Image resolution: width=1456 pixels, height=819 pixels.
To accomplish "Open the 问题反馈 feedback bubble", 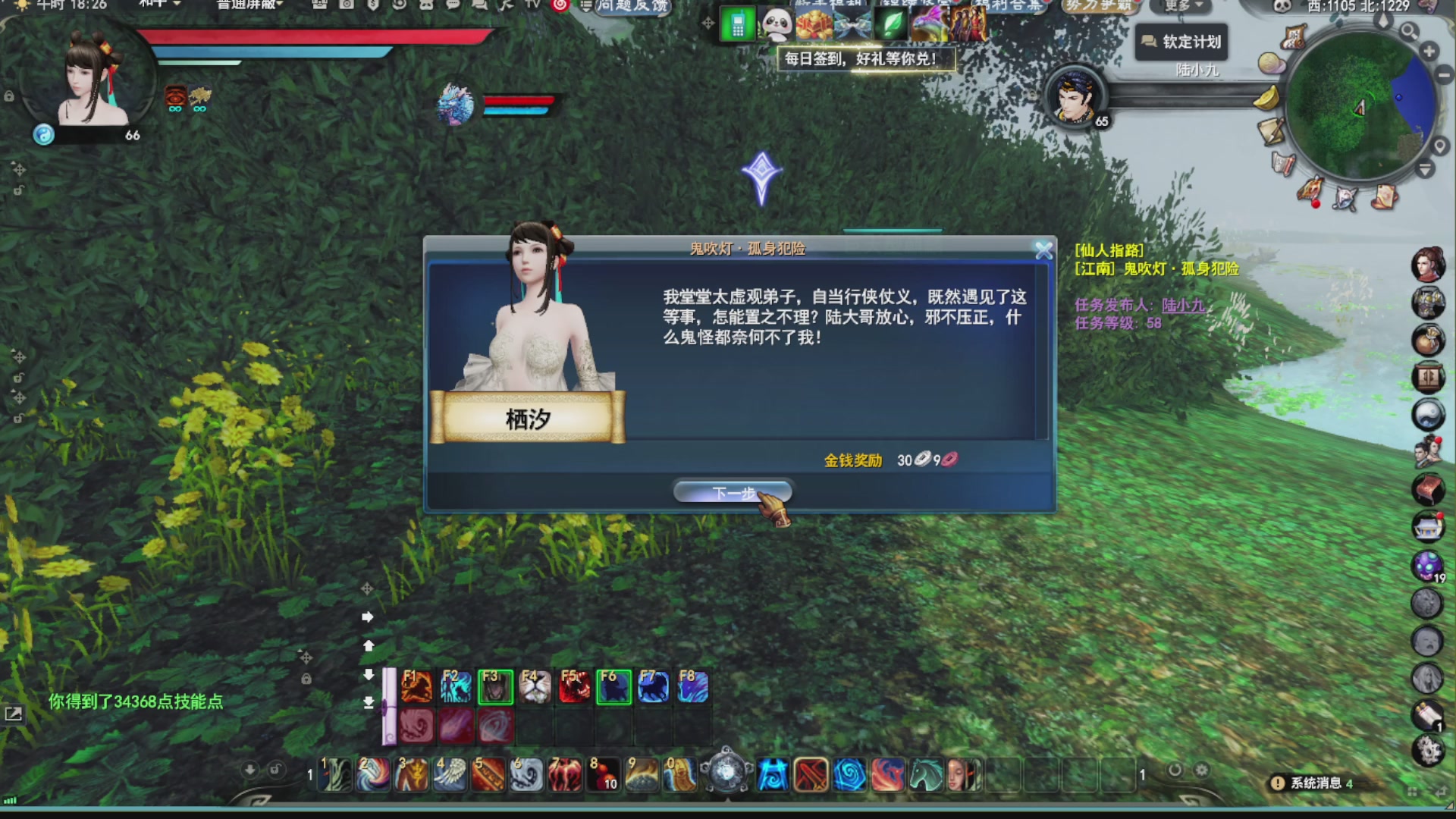I will click(x=633, y=7).
